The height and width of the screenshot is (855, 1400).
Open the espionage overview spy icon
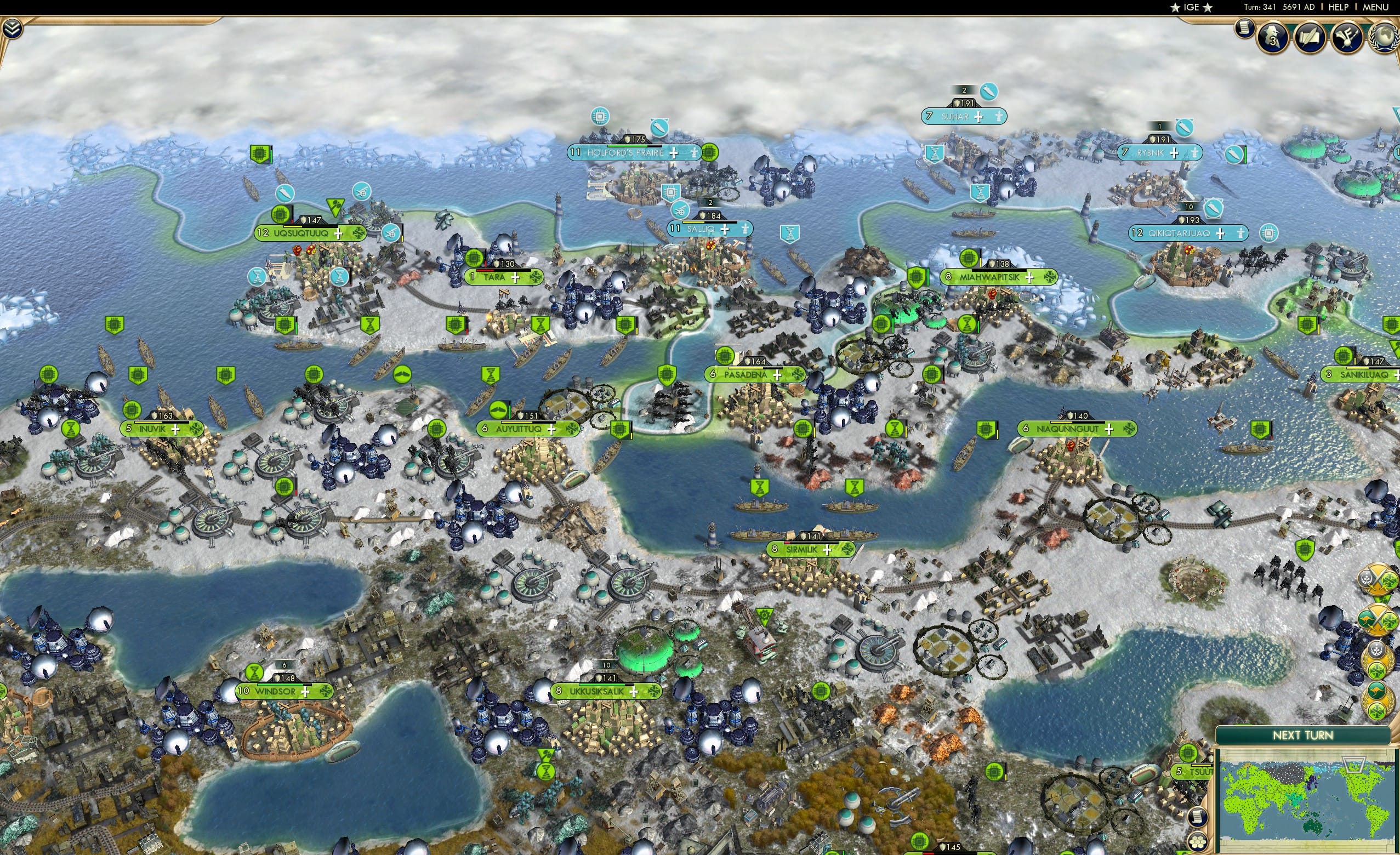(1272, 38)
